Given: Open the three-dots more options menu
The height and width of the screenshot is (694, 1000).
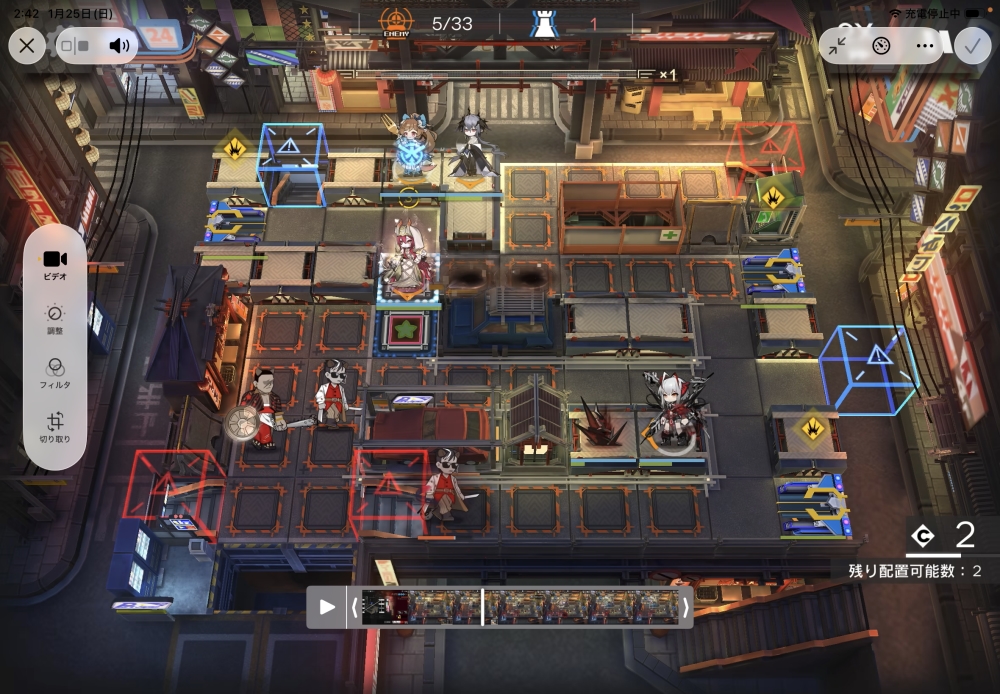Looking at the screenshot, I should (x=924, y=45).
